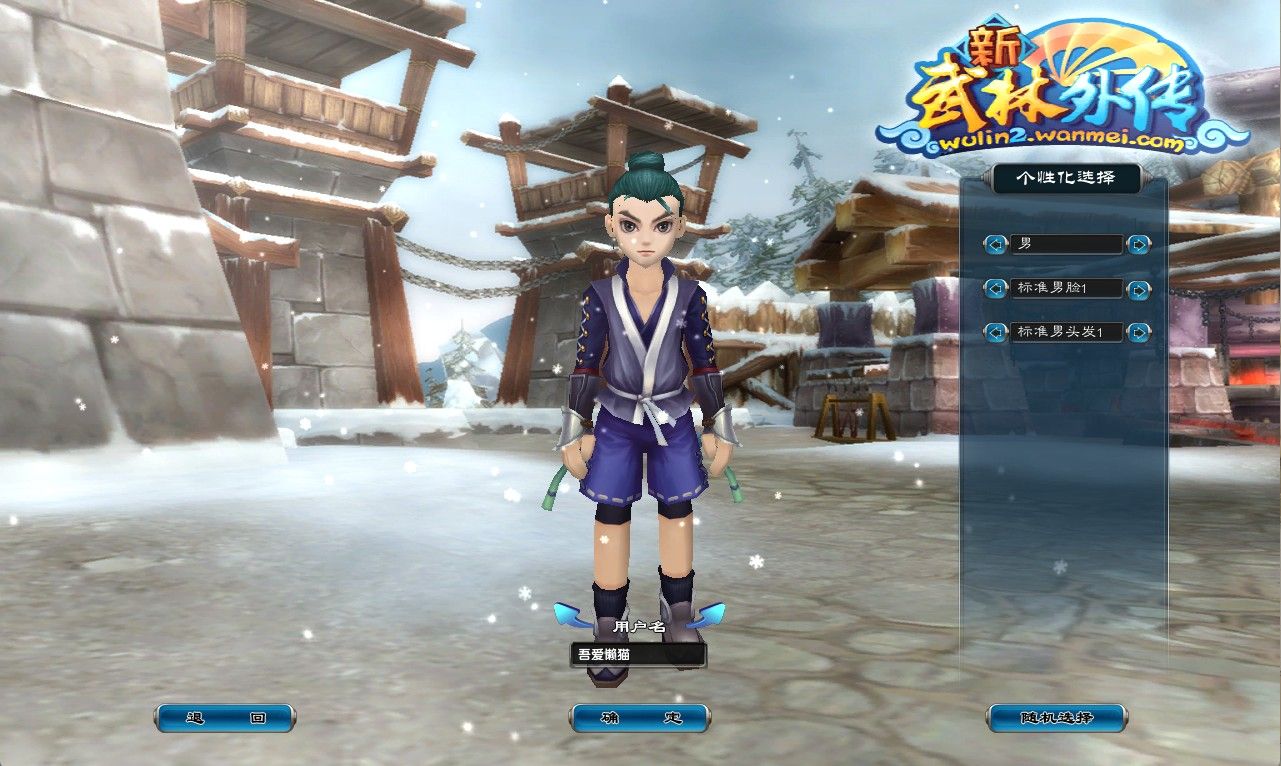
Task: Rotate character with the right blue arrow
Action: pyautogui.click(x=709, y=613)
